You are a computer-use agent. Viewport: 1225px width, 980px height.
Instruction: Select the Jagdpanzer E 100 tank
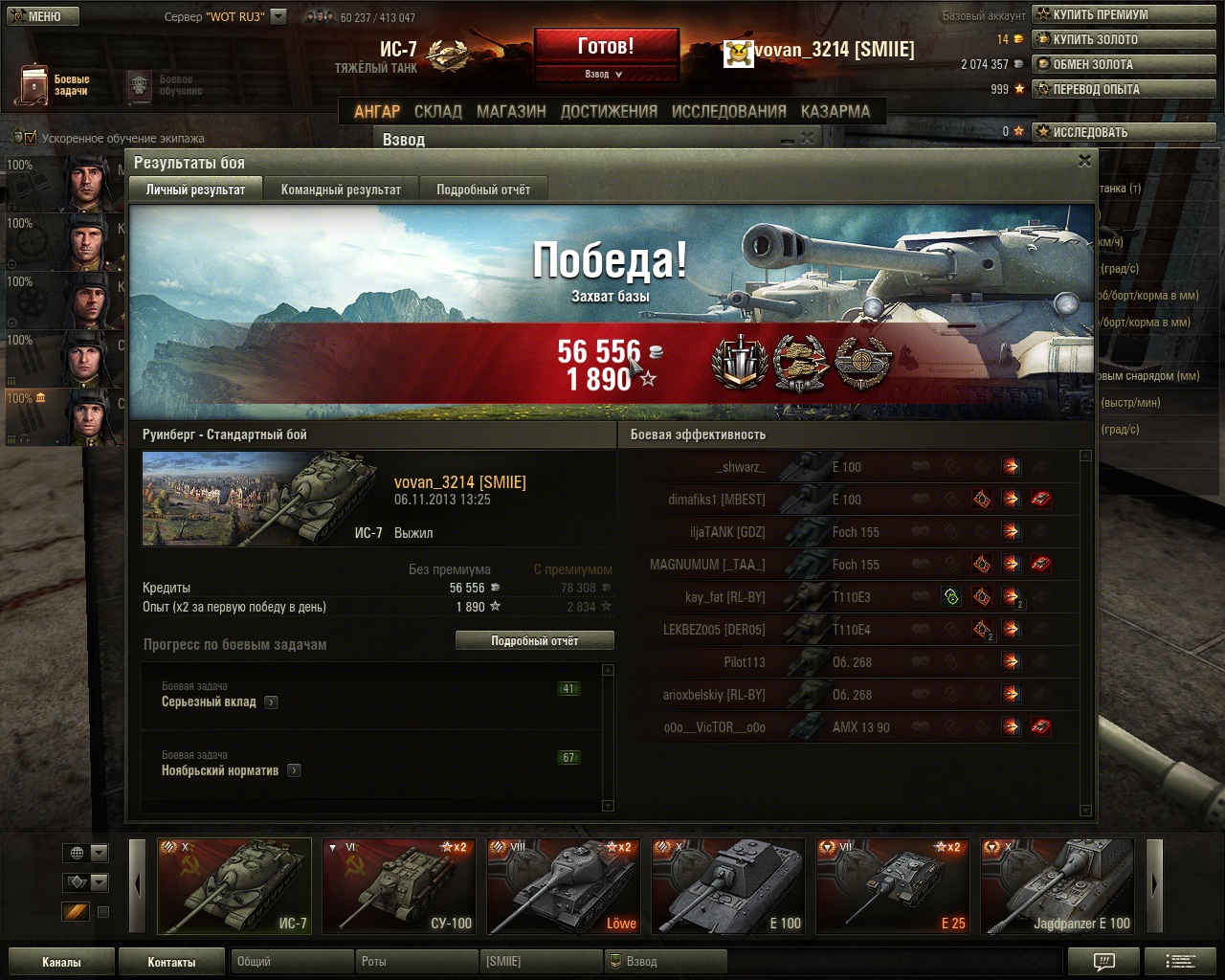pyautogui.click(x=1058, y=886)
